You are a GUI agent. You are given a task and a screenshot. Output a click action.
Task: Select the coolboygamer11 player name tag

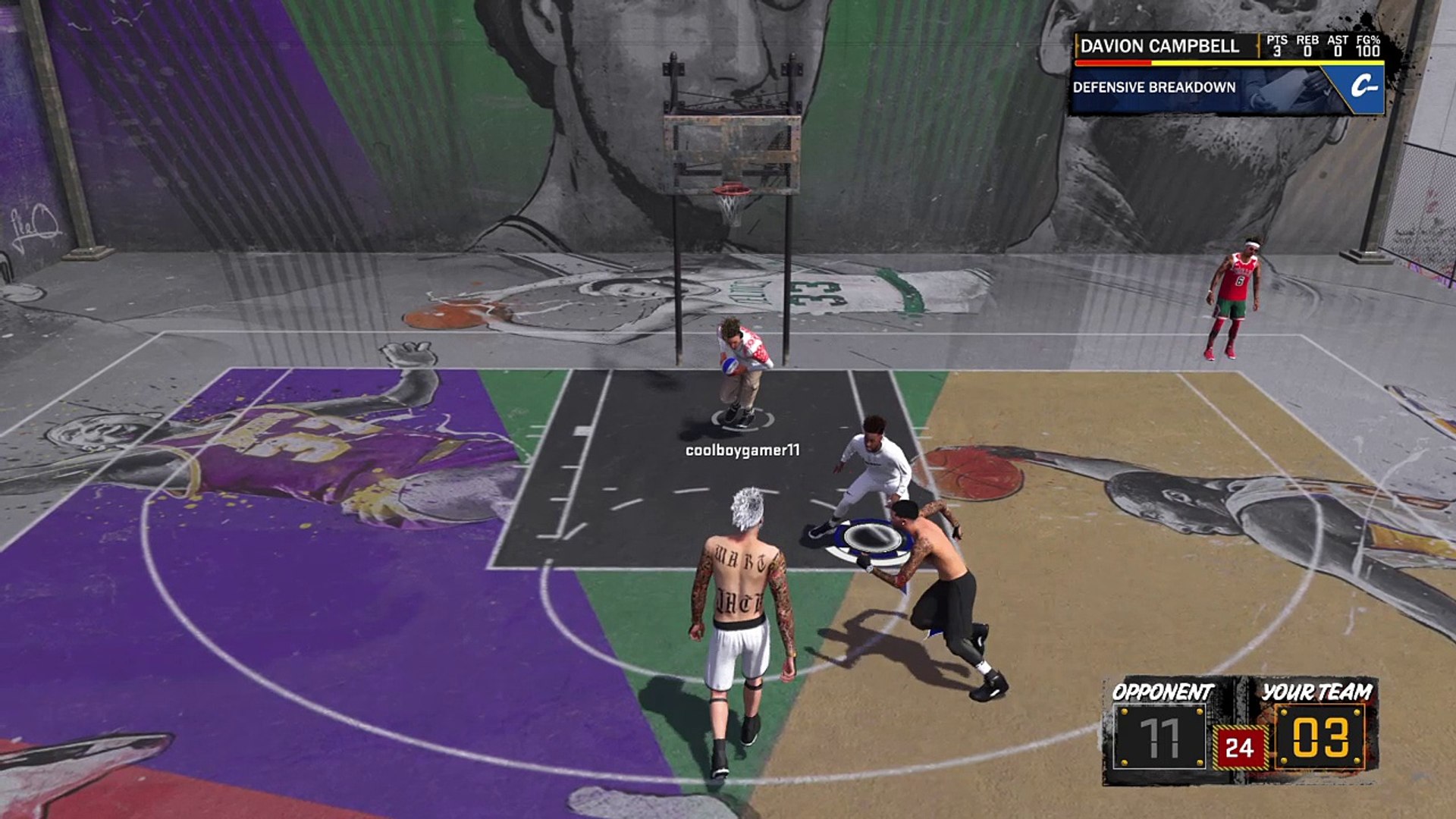[742, 450]
